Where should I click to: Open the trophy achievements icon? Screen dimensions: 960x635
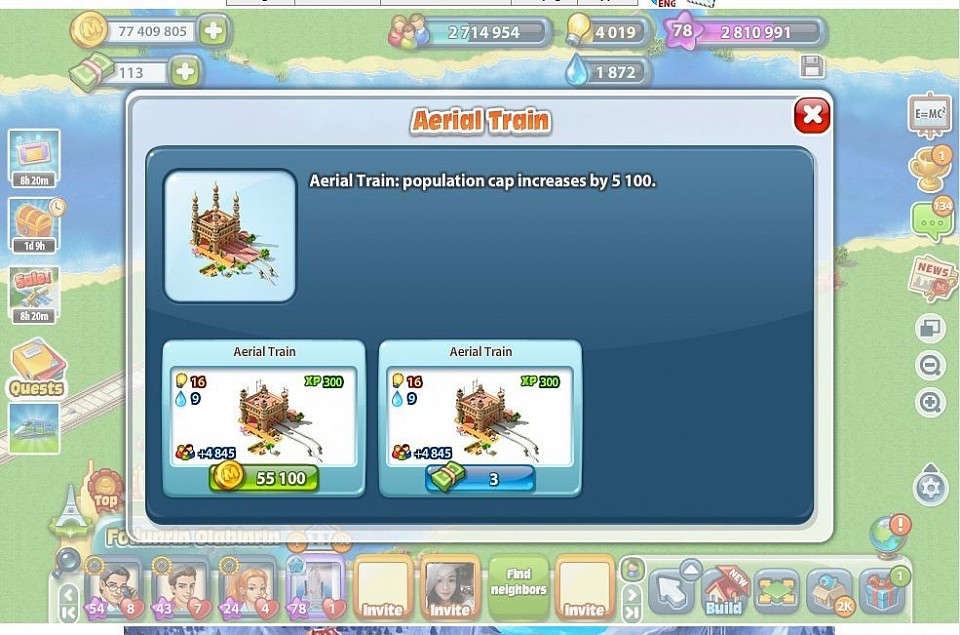coord(929,170)
